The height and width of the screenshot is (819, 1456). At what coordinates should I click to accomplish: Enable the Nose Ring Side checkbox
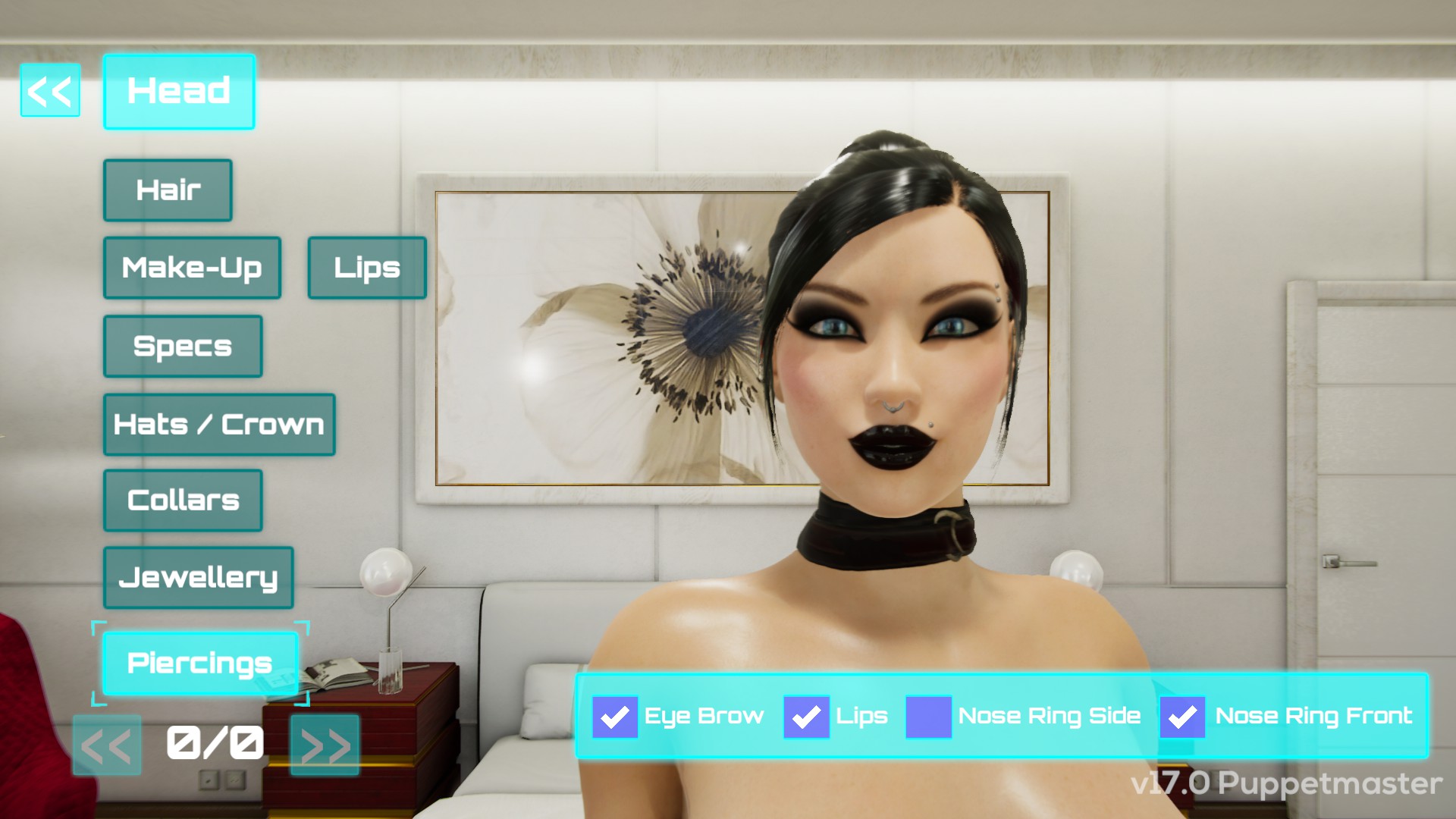coord(928,717)
